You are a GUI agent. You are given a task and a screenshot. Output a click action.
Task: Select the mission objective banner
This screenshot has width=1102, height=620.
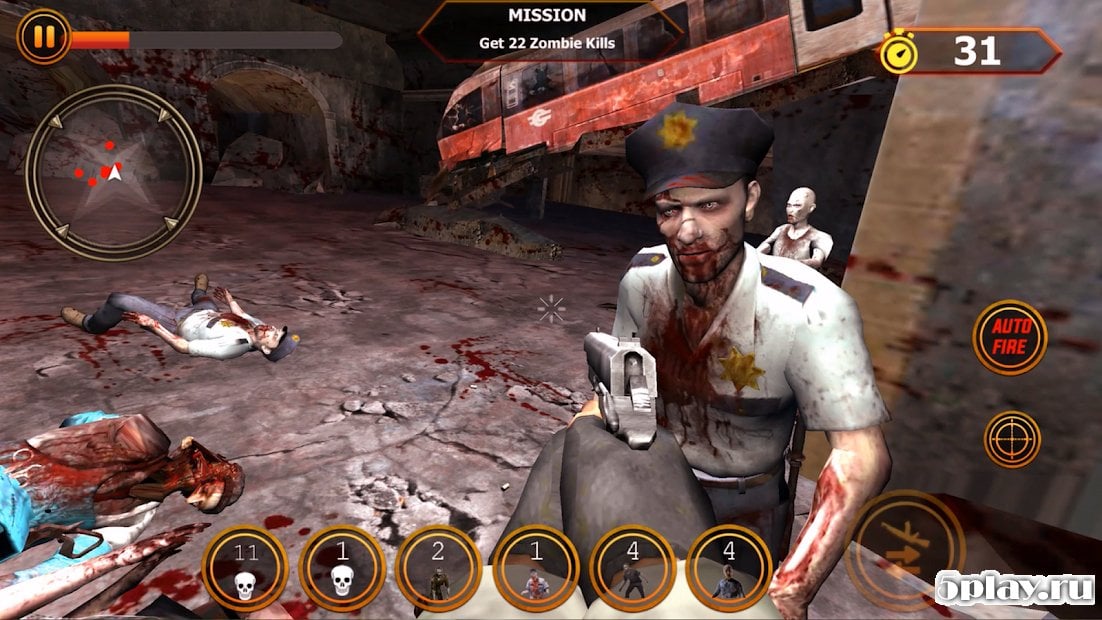[549, 31]
